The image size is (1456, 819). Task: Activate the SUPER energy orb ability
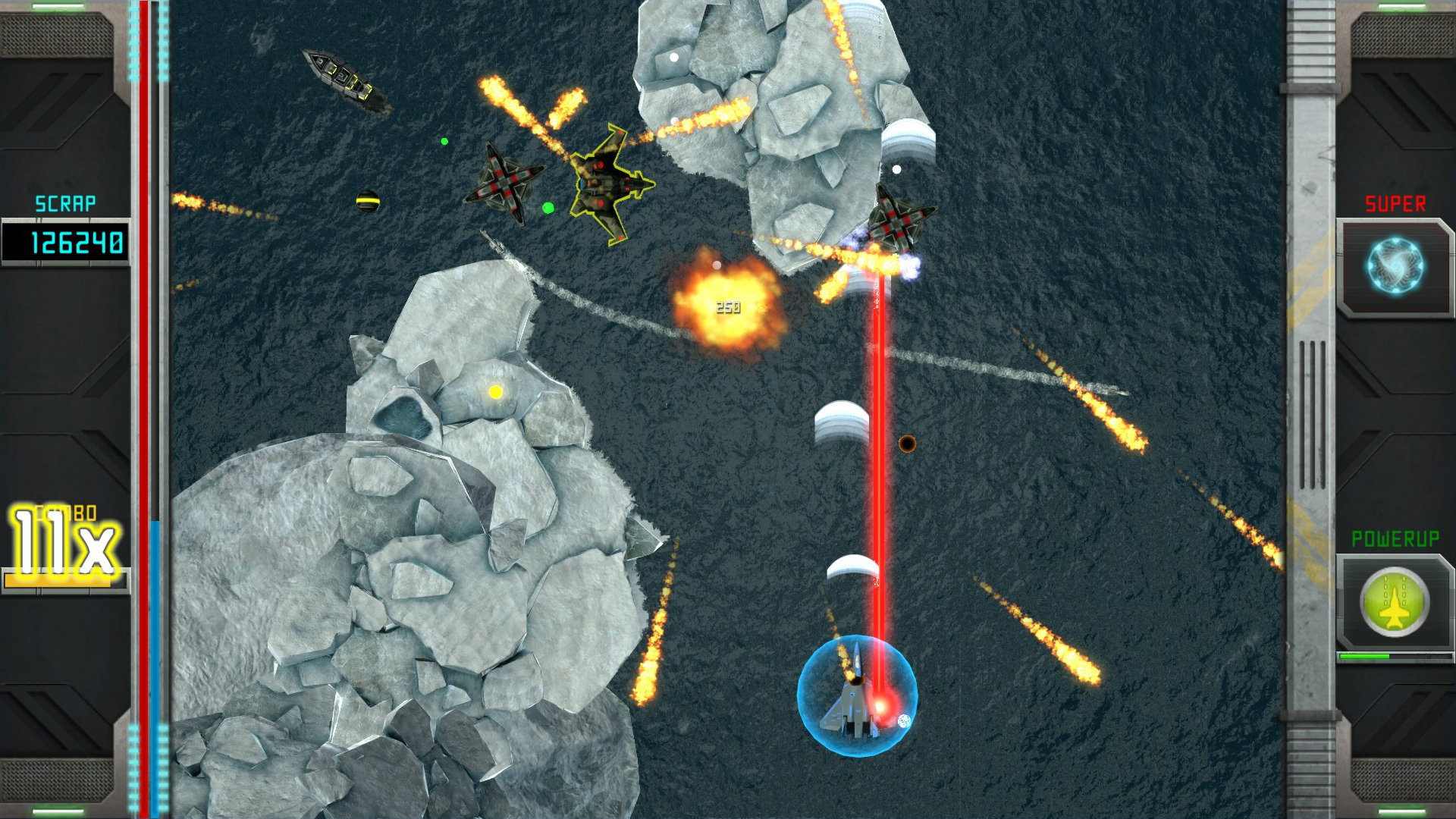coord(1395,266)
